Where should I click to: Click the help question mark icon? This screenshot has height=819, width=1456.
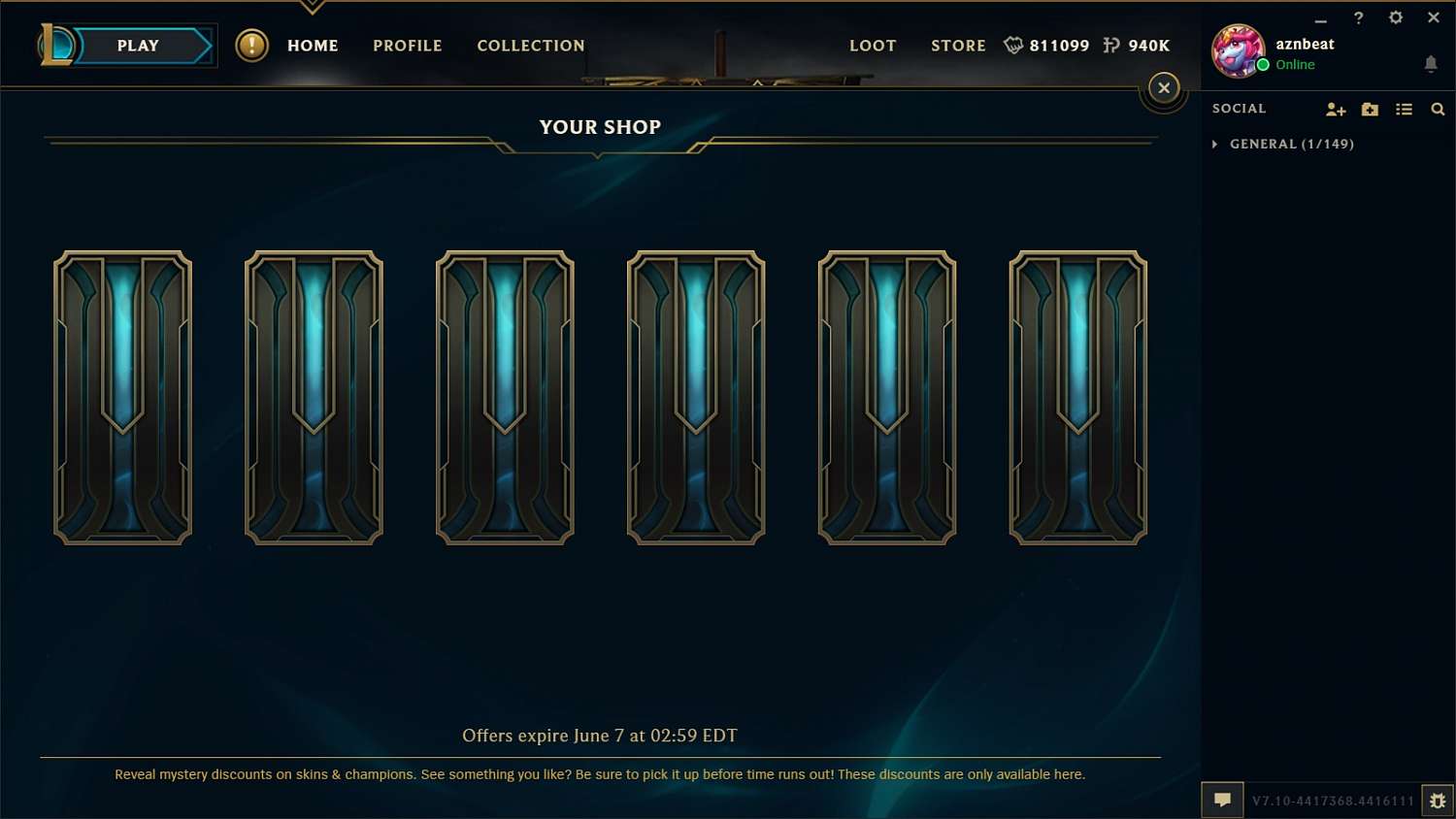(1358, 17)
